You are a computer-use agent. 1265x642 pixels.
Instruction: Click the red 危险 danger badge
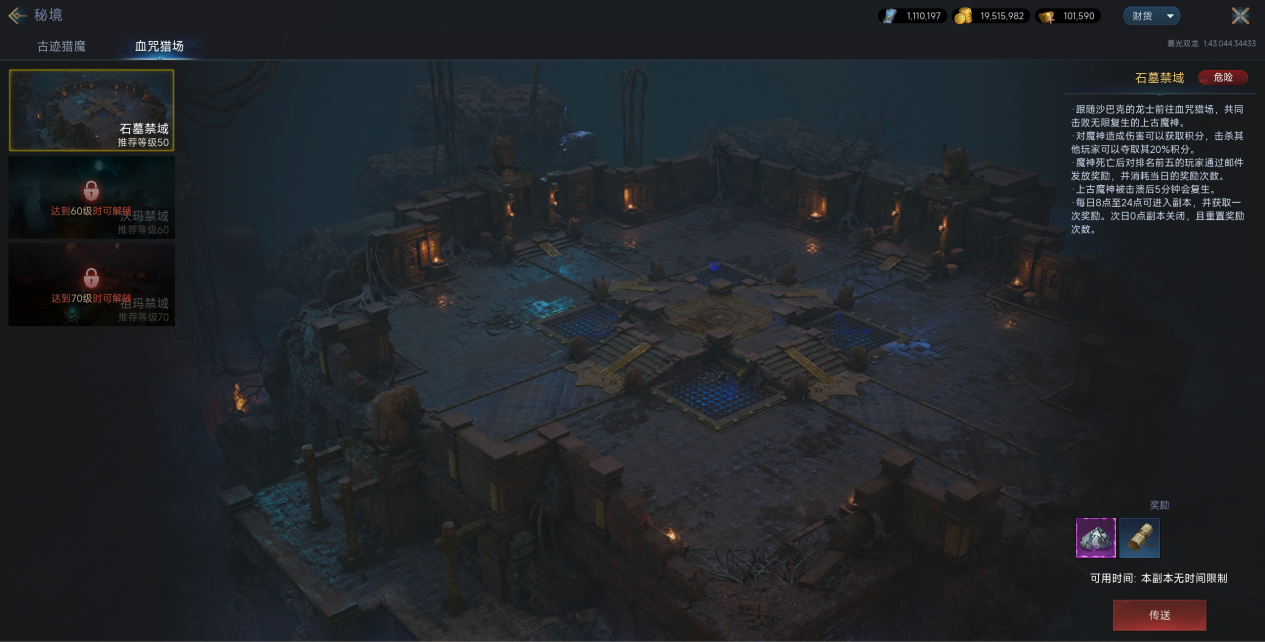1222,77
